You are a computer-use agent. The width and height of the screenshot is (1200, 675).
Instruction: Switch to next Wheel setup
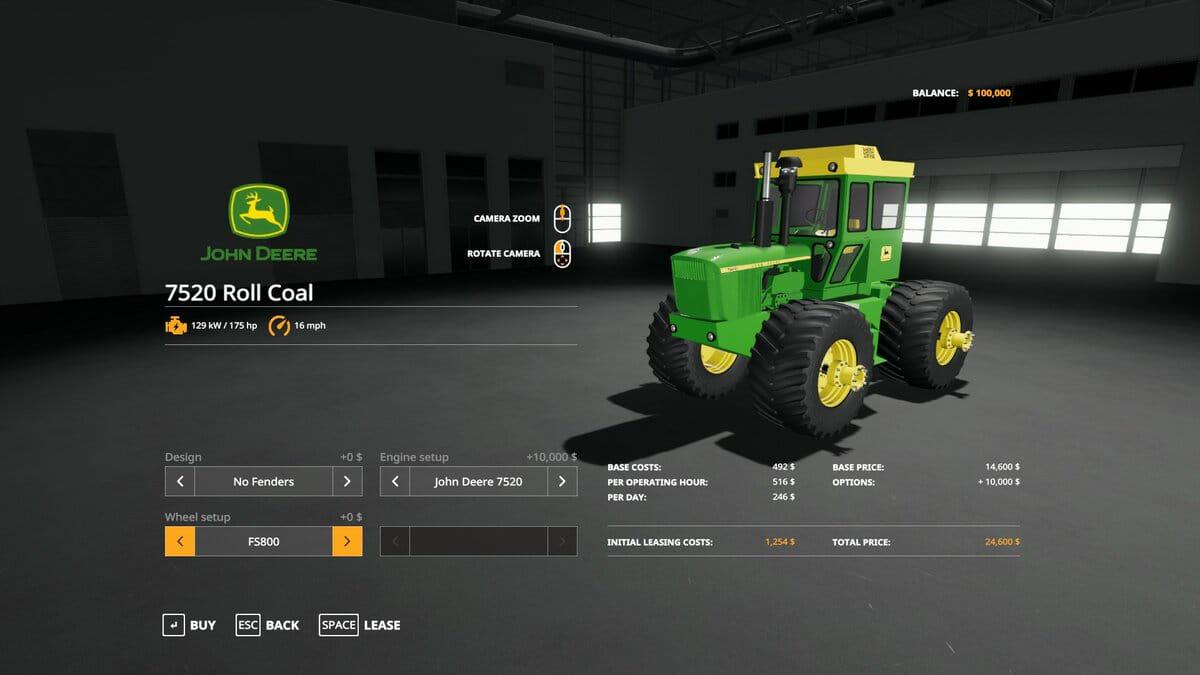tap(347, 541)
